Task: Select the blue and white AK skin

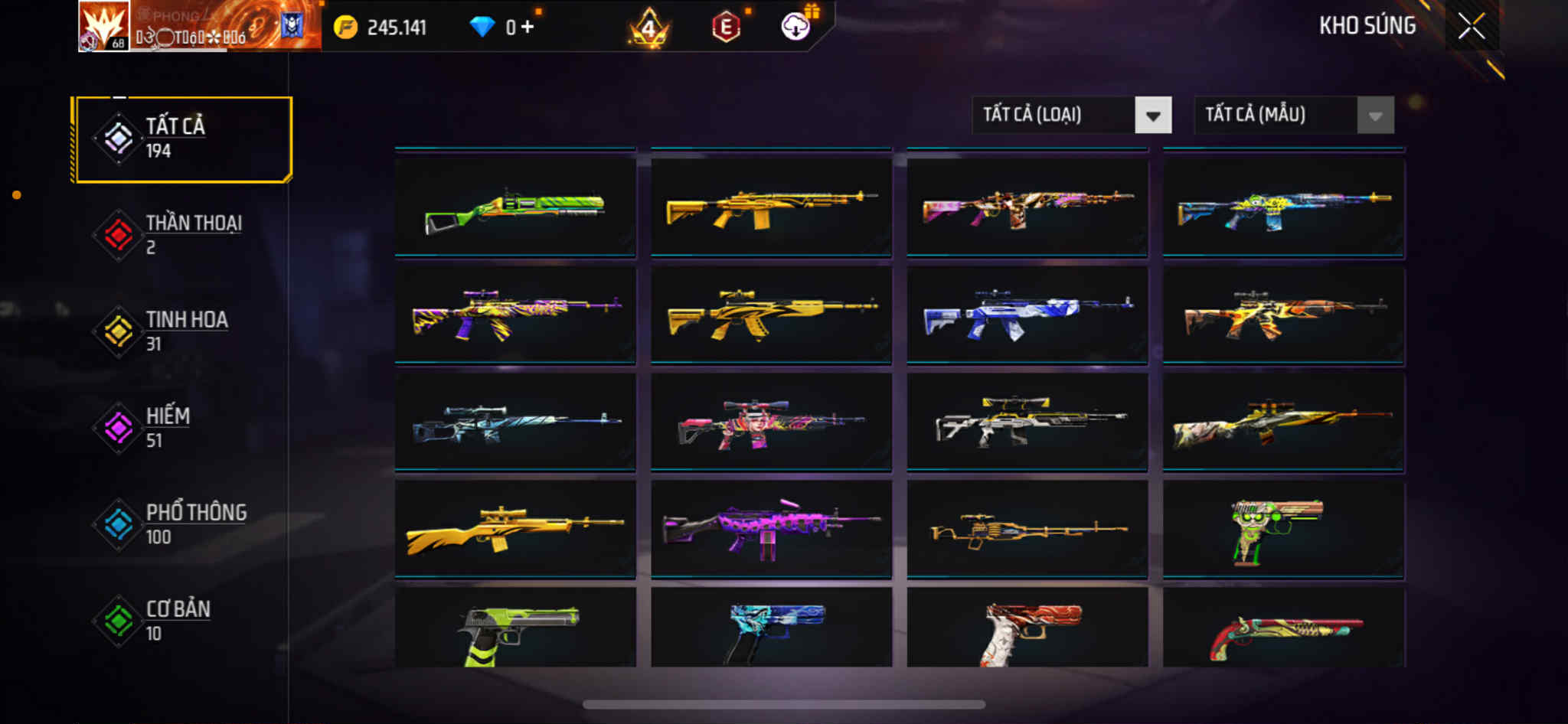Action: [1027, 315]
